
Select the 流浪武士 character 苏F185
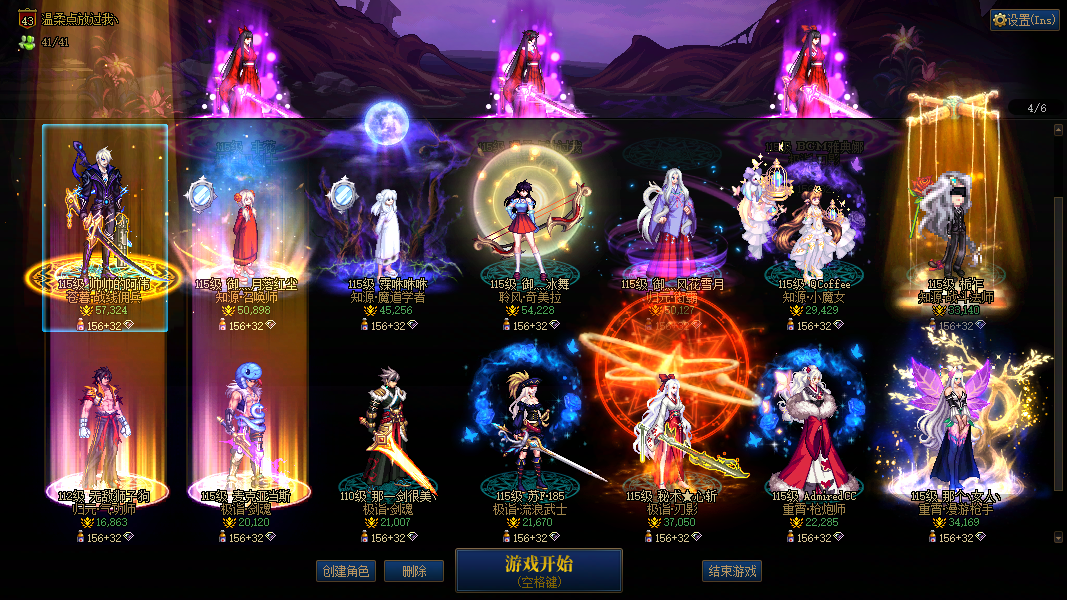(526, 440)
